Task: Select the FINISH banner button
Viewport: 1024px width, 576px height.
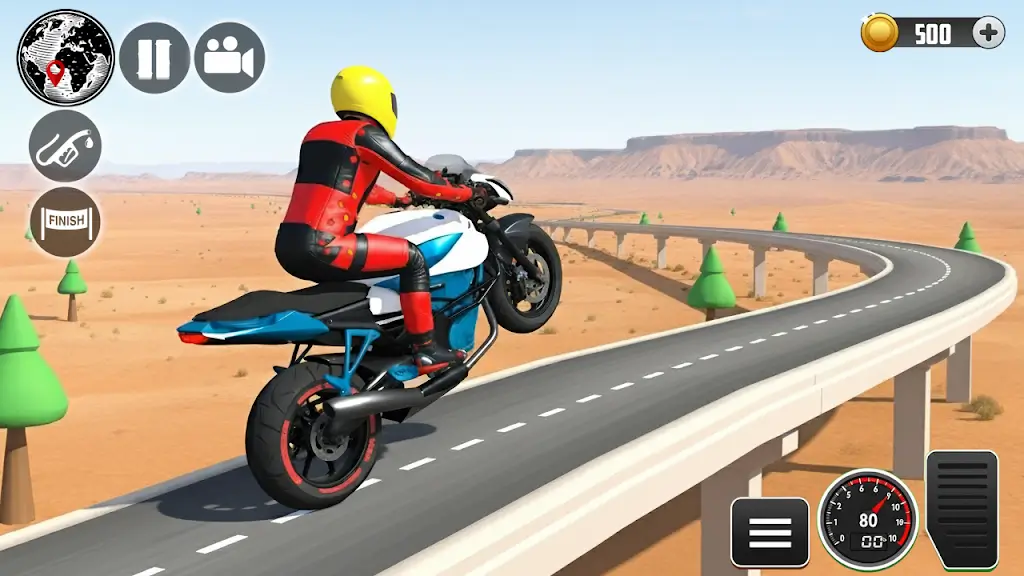Action: (65, 222)
